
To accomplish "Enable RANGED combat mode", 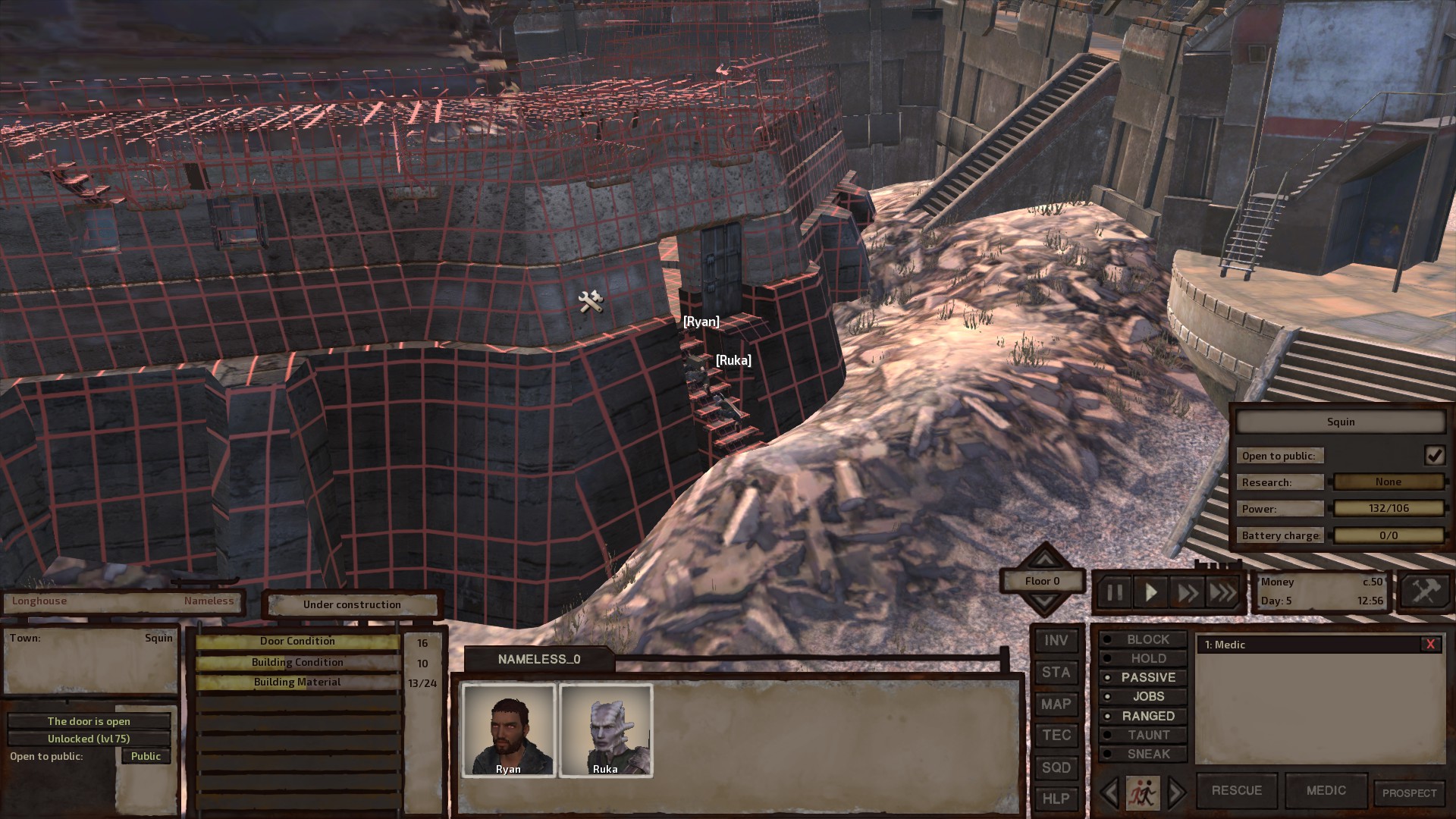I will [x=1153, y=715].
